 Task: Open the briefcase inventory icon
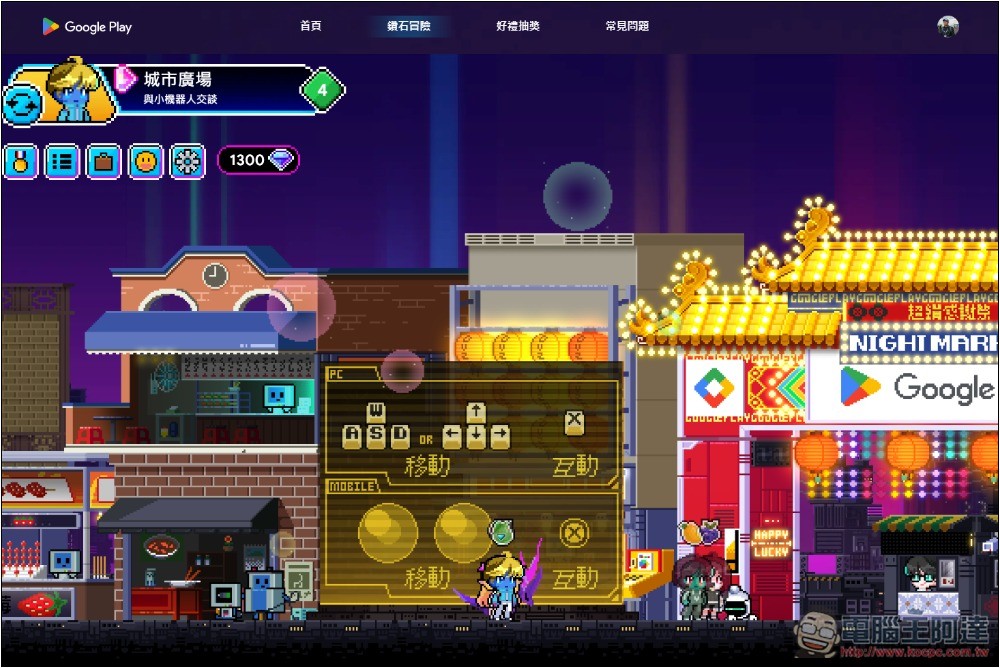click(103, 160)
